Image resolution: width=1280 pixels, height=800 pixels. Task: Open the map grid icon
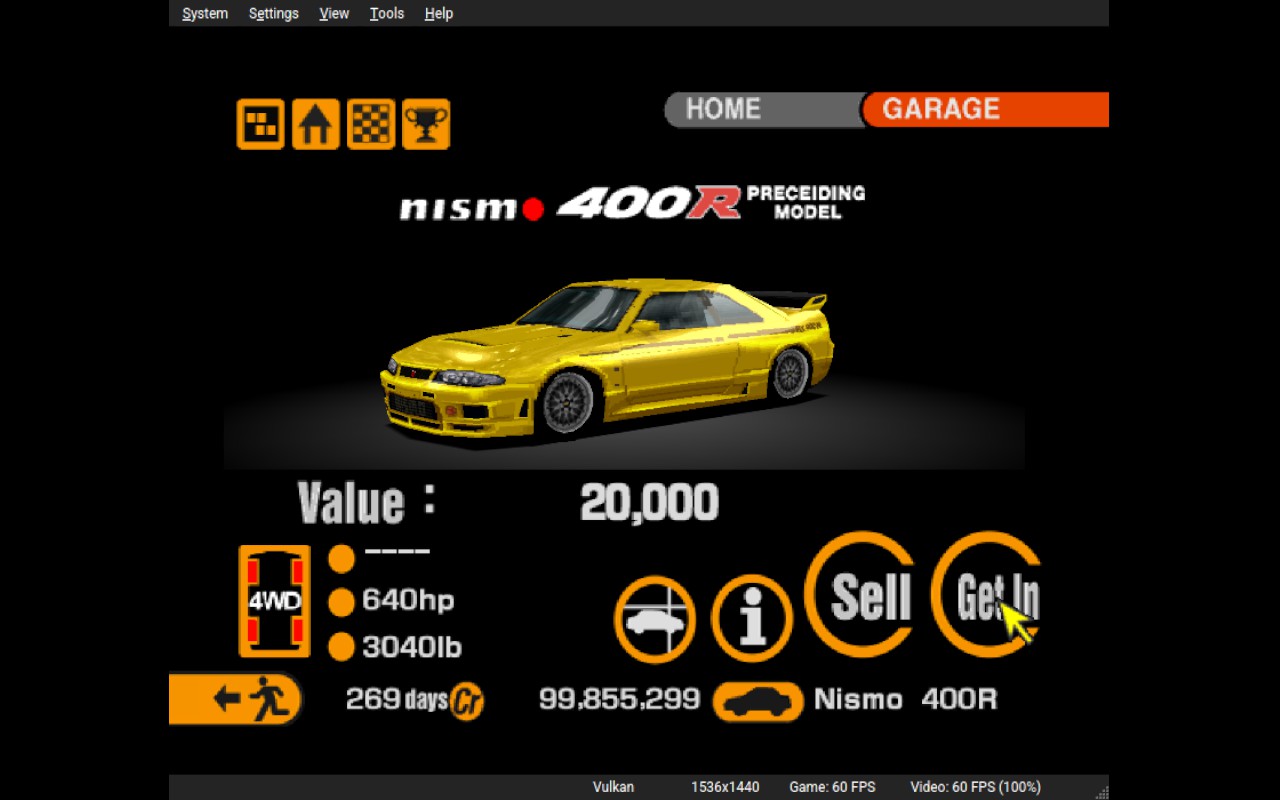pos(260,125)
